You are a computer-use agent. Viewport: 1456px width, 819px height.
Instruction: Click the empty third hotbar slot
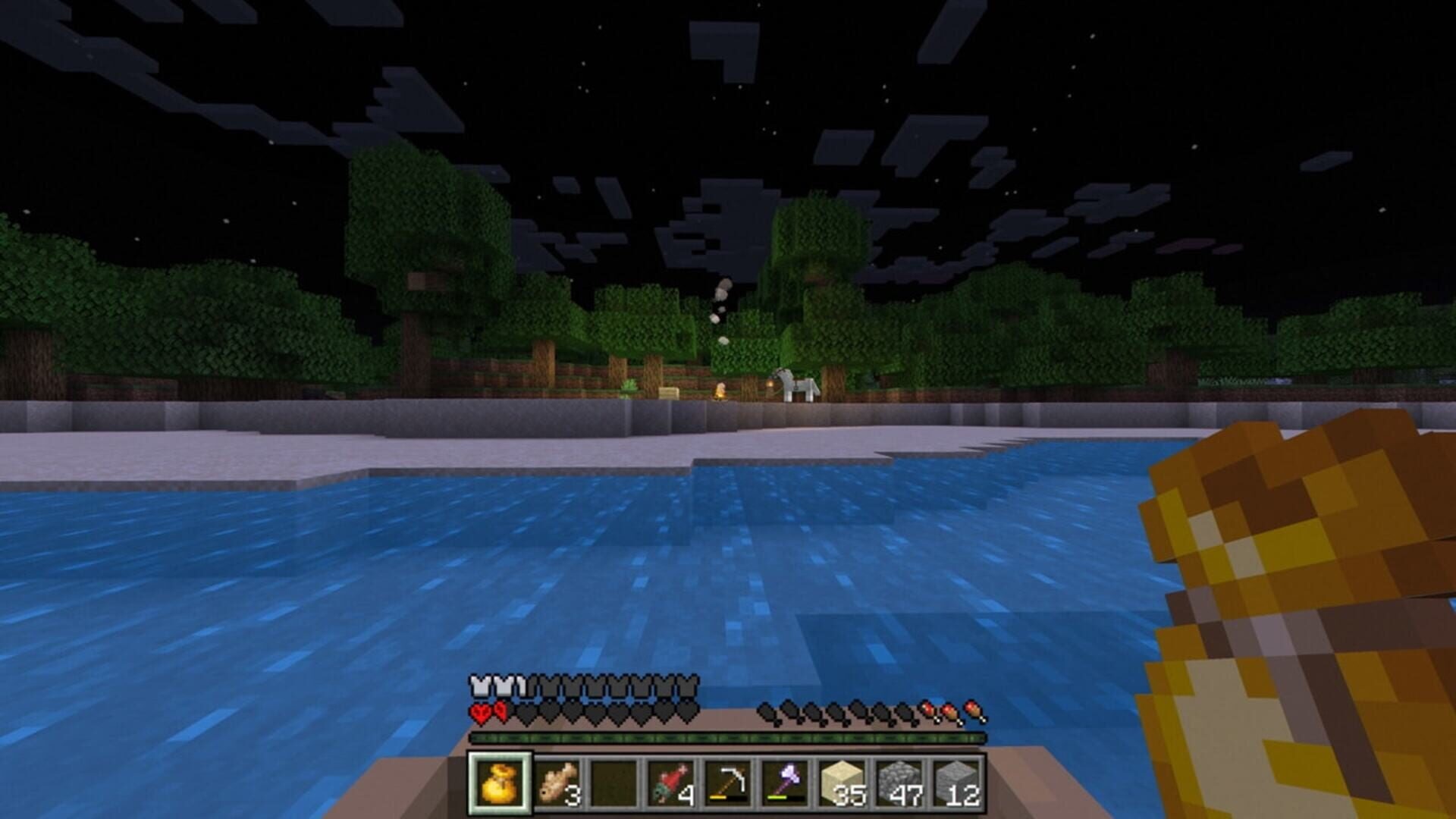(x=614, y=781)
